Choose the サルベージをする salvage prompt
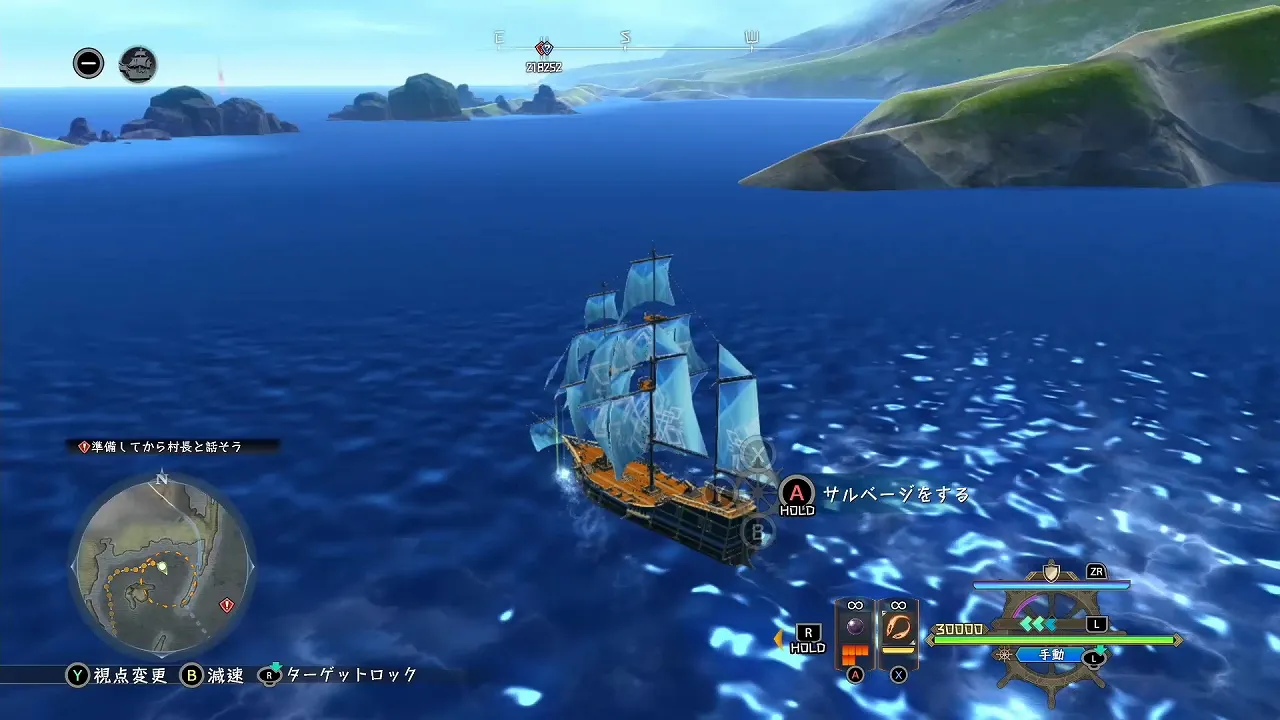This screenshot has height=720, width=1280. pos(895,494)
